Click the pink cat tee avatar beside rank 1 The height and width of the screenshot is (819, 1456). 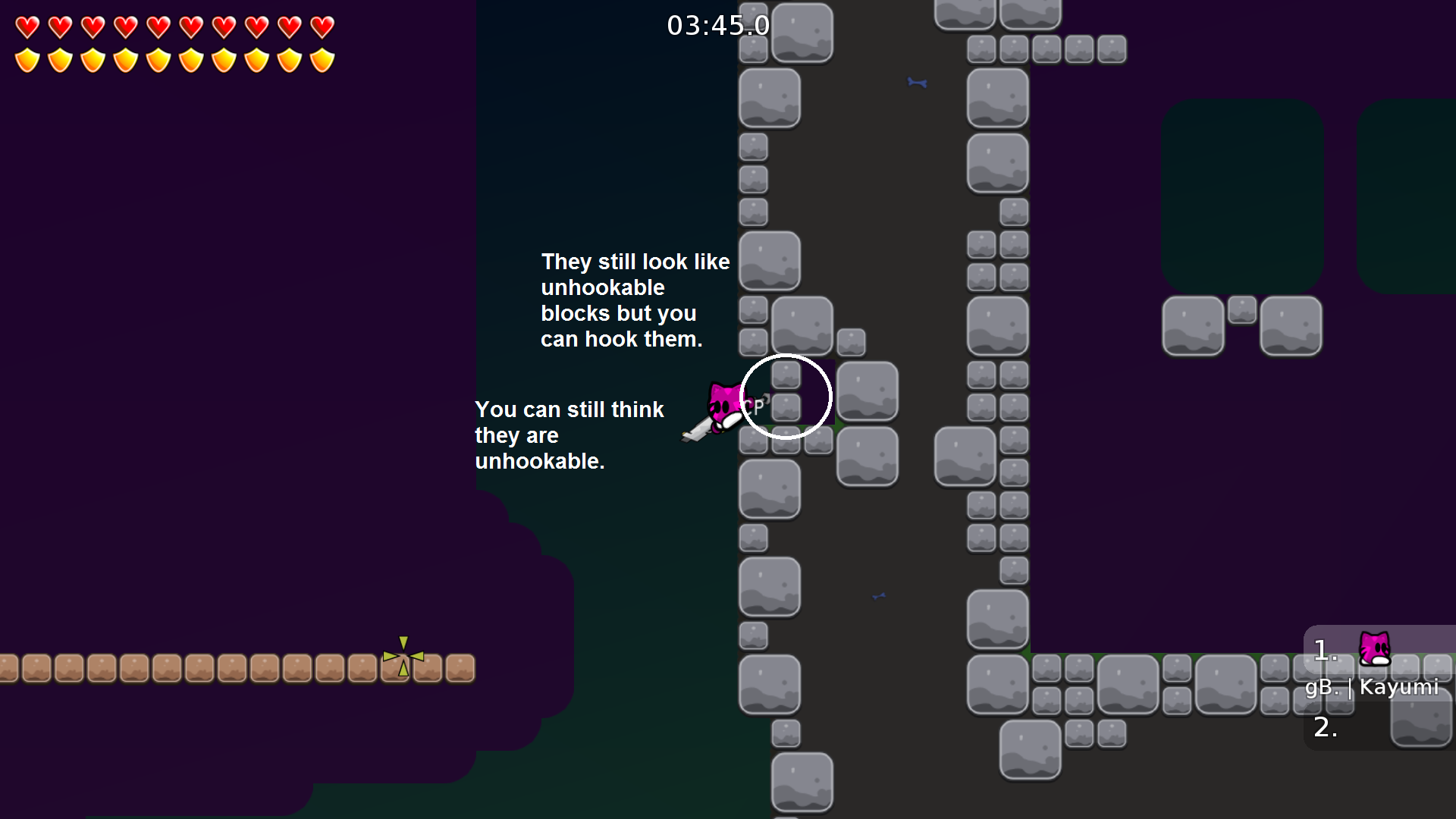pos(1374,650)
